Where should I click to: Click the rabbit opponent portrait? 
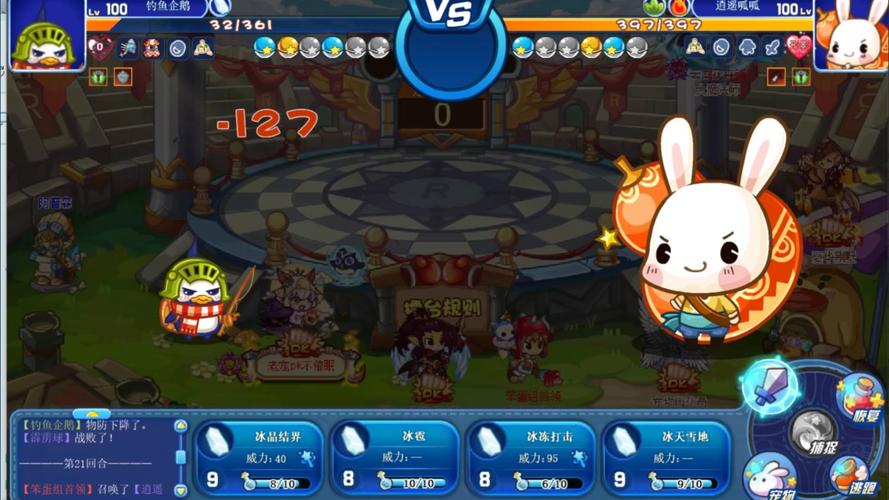pos(851,36)
